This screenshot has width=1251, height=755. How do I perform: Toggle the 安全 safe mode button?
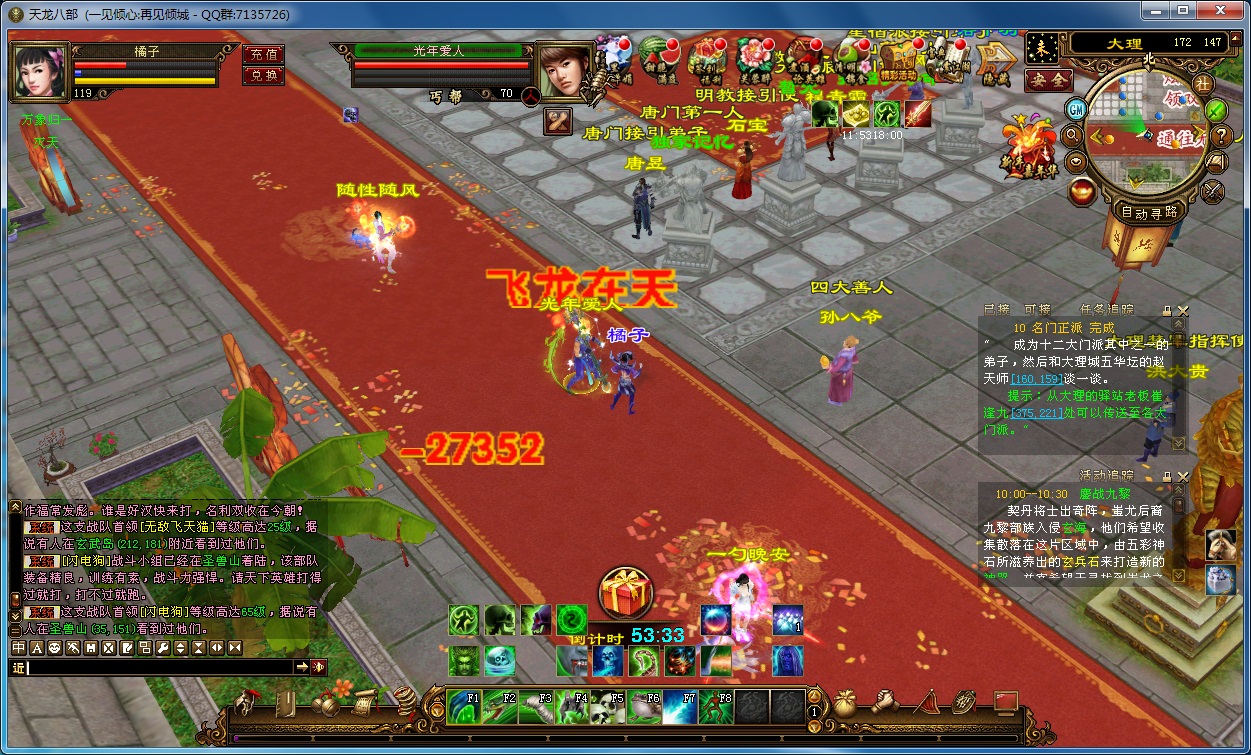pos(1049,80)
